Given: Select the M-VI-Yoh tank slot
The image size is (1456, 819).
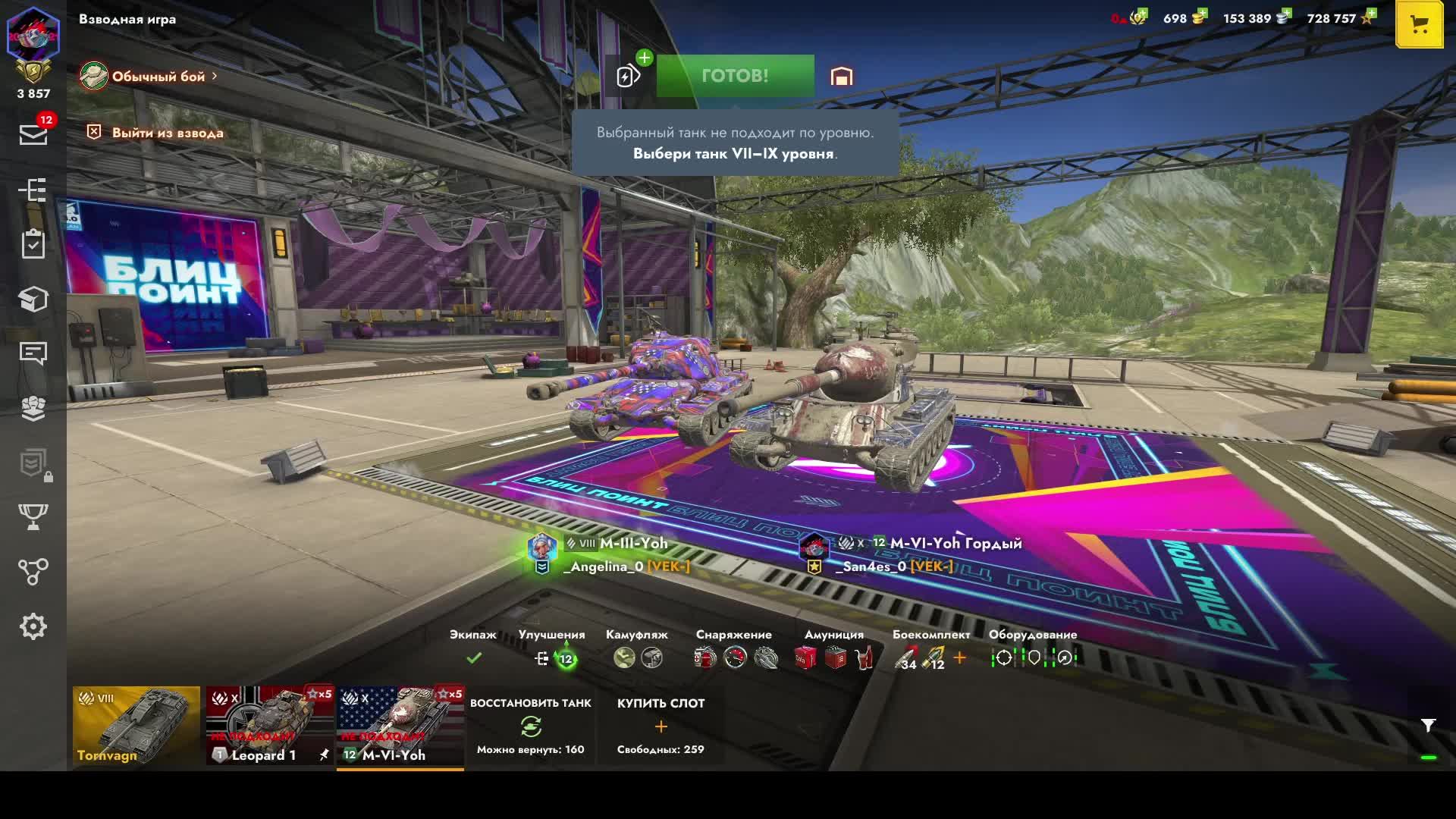Looking at the screenshot, I should (x=400, y=726).
